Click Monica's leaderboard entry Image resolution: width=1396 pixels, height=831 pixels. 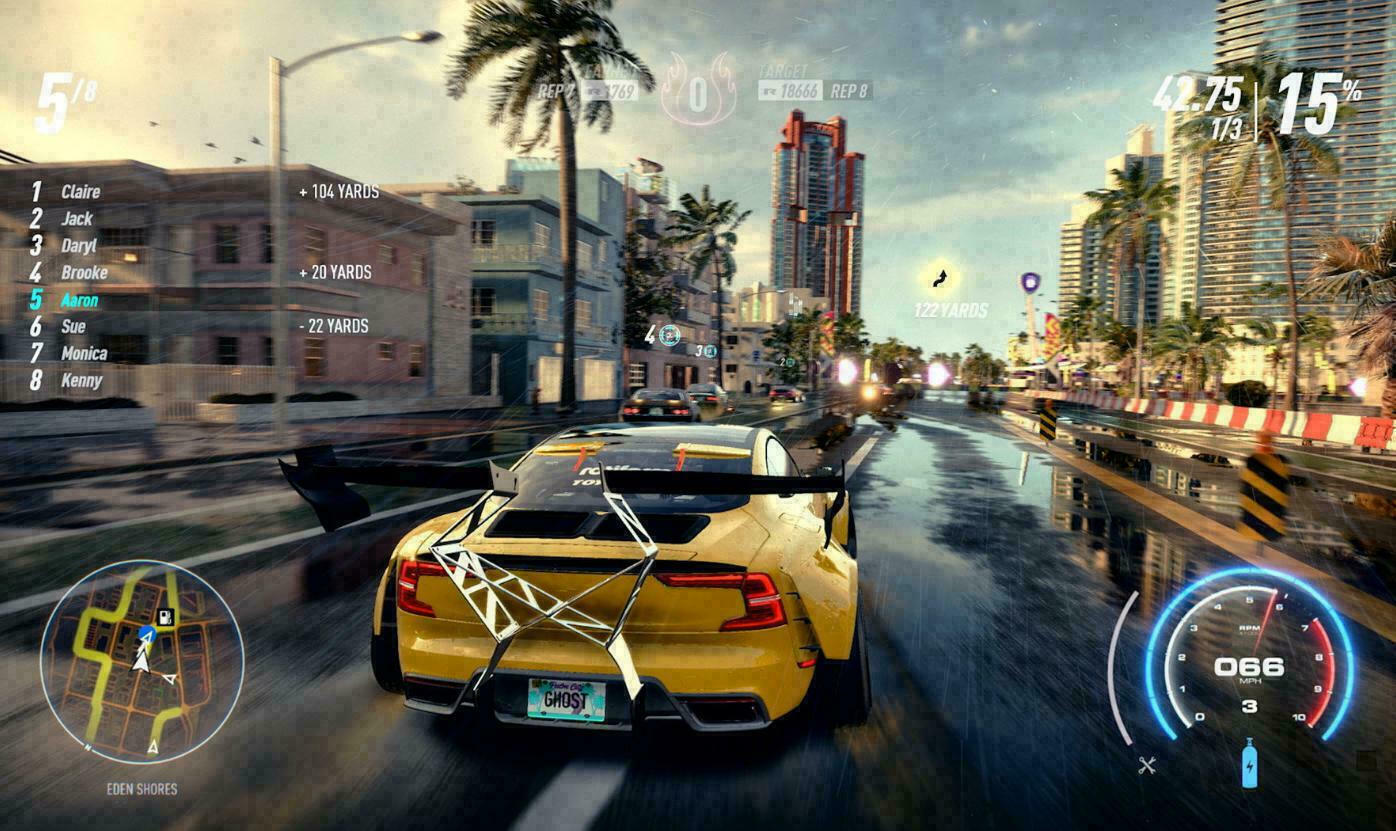[83, 353]
